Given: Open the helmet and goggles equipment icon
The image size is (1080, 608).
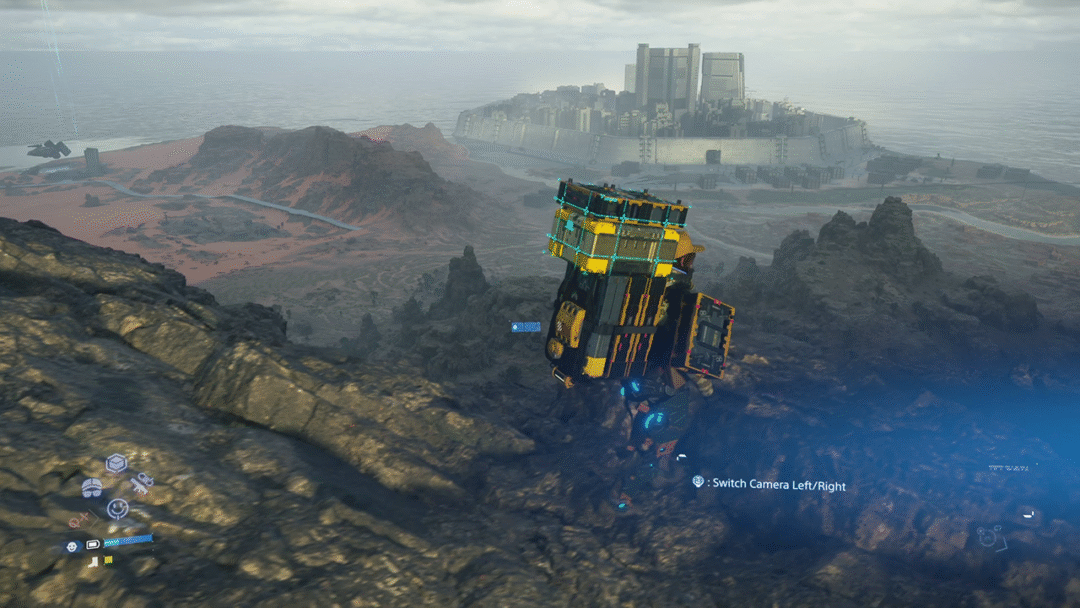Looking at the screenshot, I should [x=92, y=487].
